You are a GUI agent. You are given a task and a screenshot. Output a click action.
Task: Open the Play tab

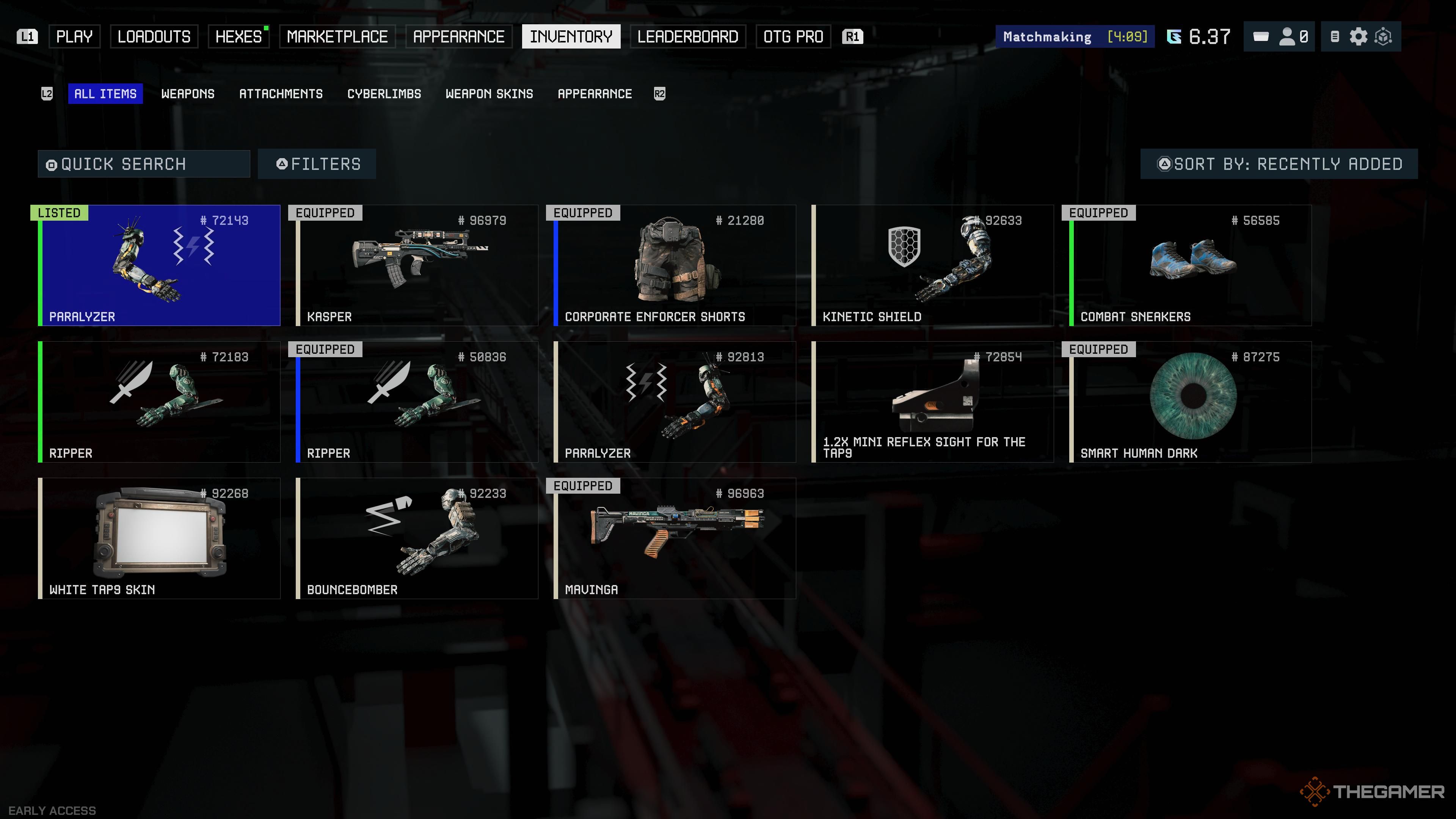(x=74, y=37)
